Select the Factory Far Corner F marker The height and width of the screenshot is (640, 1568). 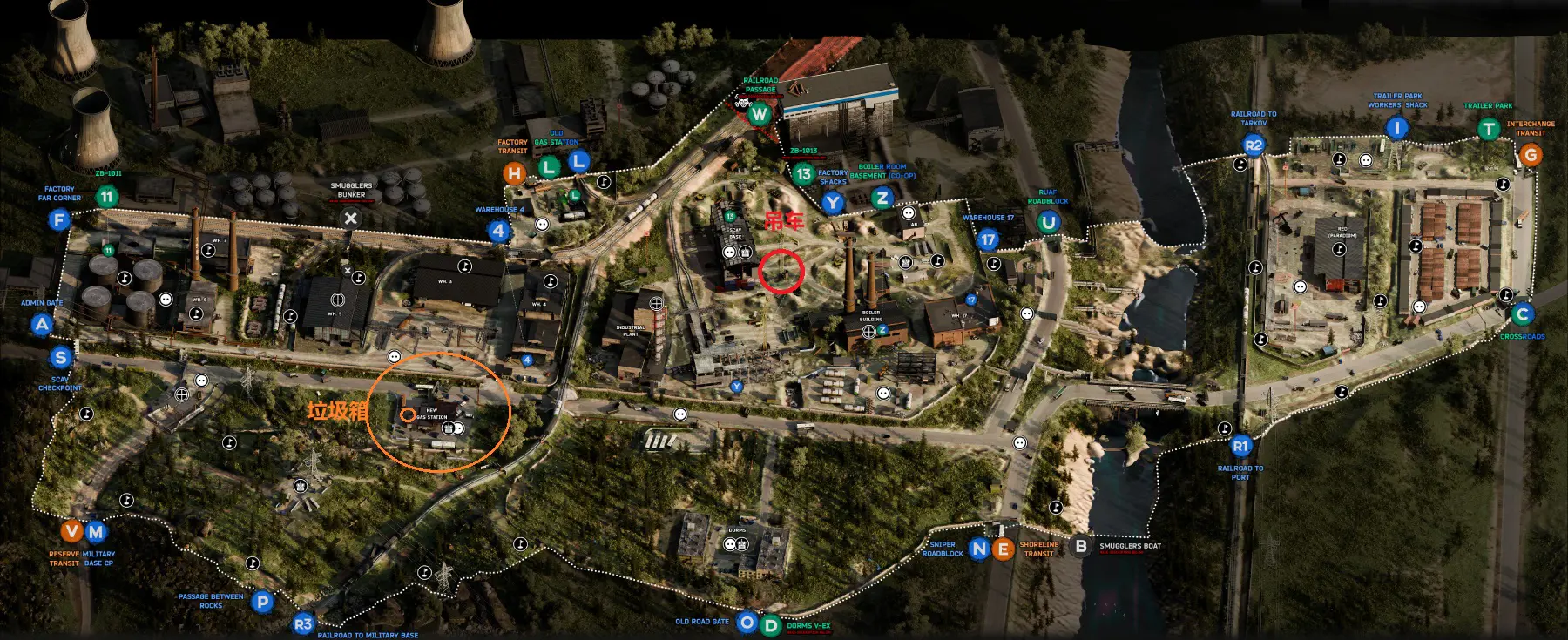coord(59,219)
